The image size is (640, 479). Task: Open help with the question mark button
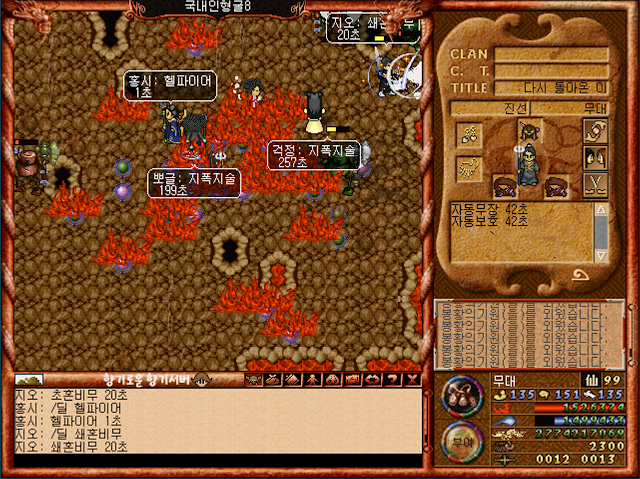[394, 380]
